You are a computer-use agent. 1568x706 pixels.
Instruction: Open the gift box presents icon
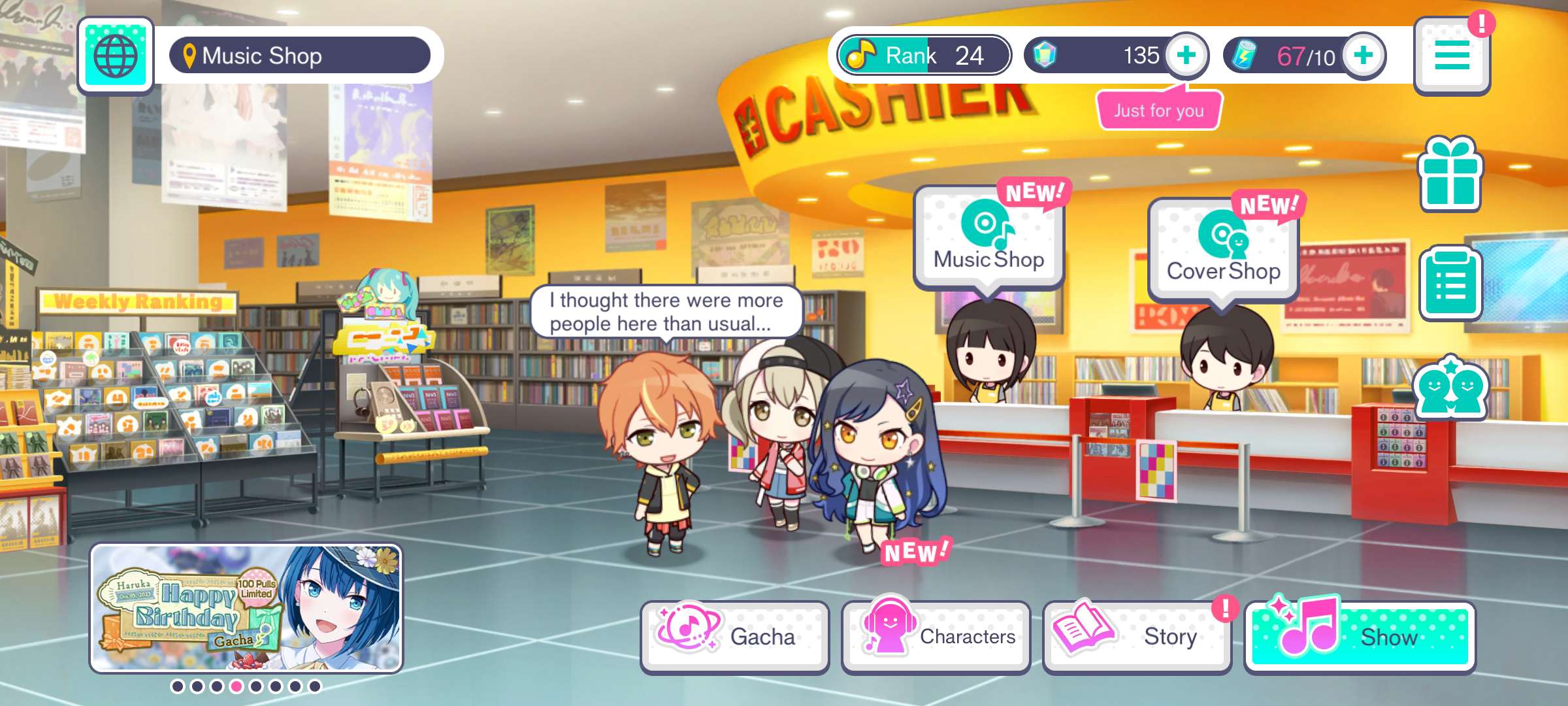pyautogui.click(x=1450, y=175)
